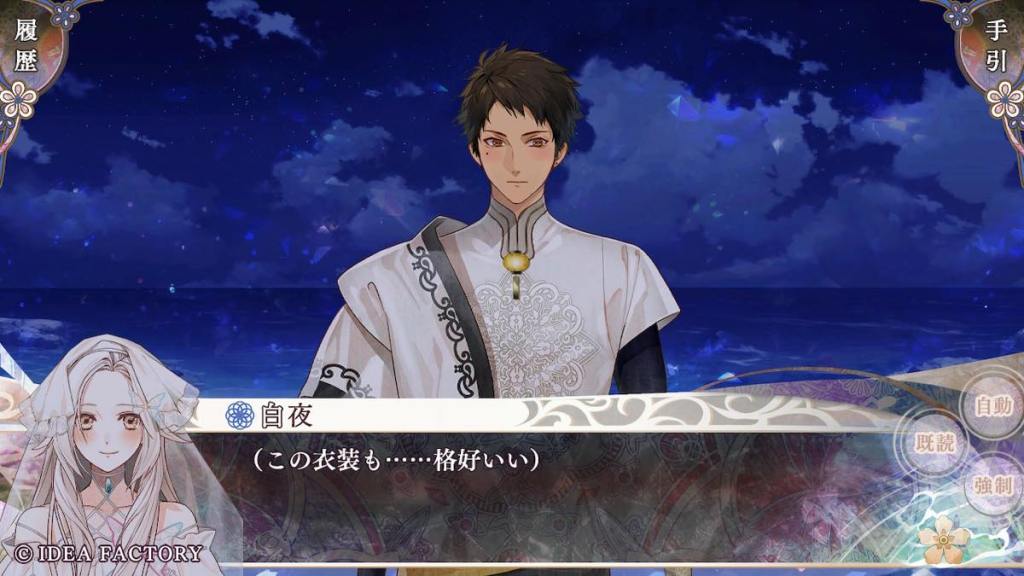Activate the 既読 read-skip button

(937, 444)
